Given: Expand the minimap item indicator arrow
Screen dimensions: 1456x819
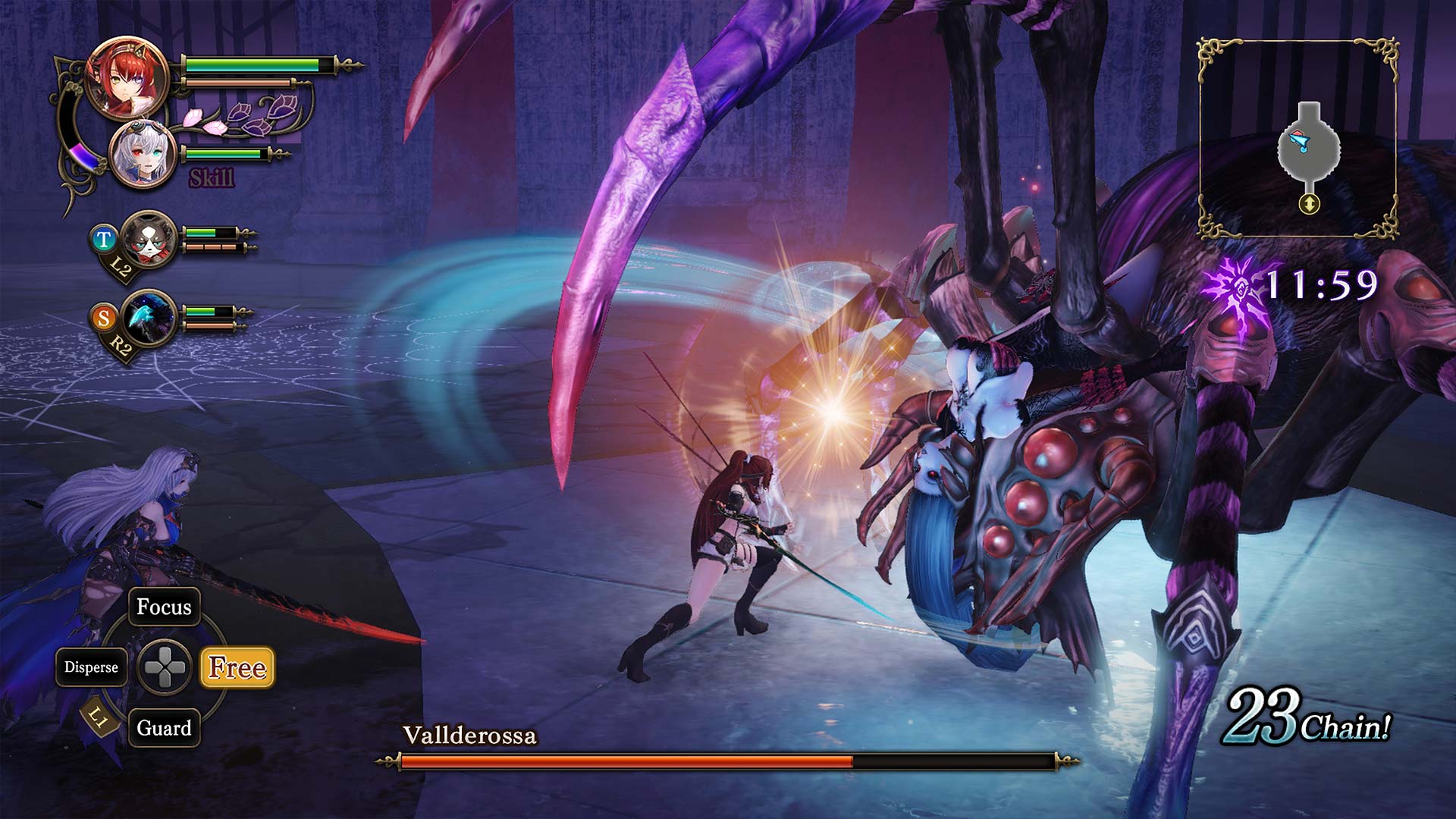Looking at the screenshot, I should click(1308, 202).
